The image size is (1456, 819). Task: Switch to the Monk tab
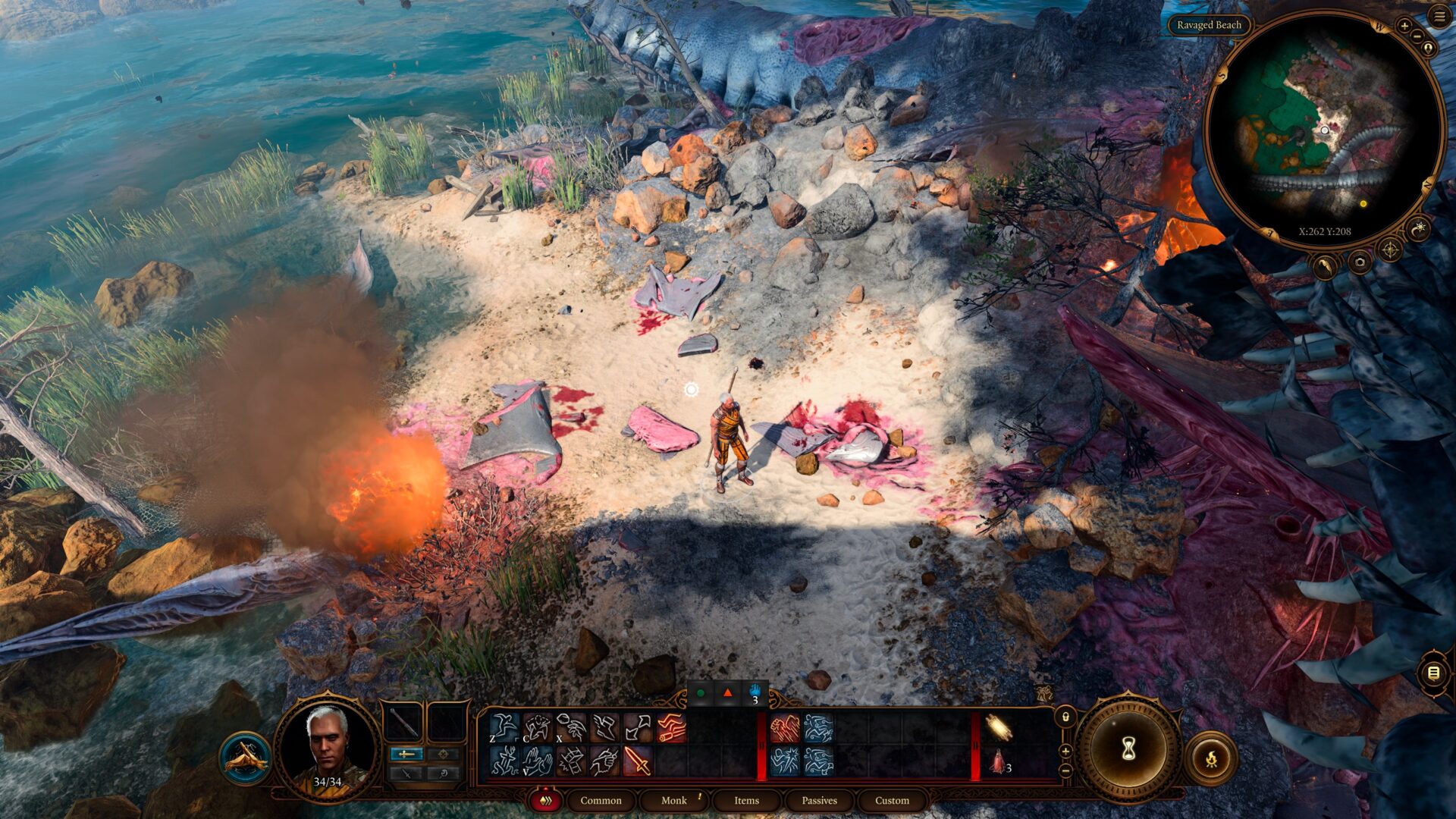(673, 800)
